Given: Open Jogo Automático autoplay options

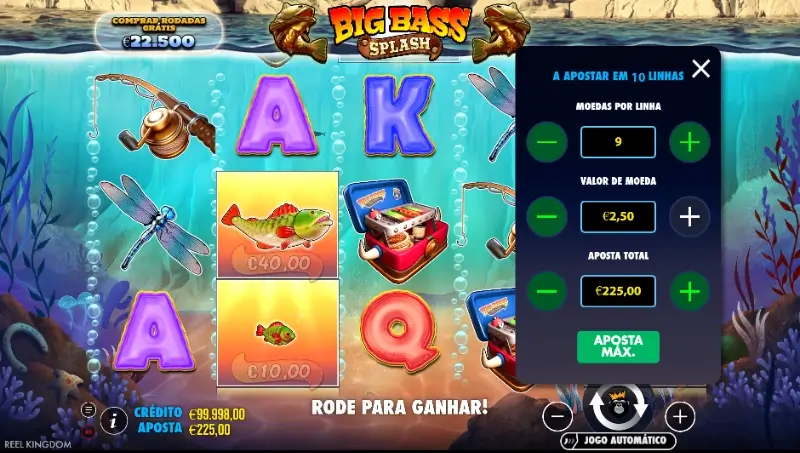Looking at the screenshot, I should click(618, 440).
